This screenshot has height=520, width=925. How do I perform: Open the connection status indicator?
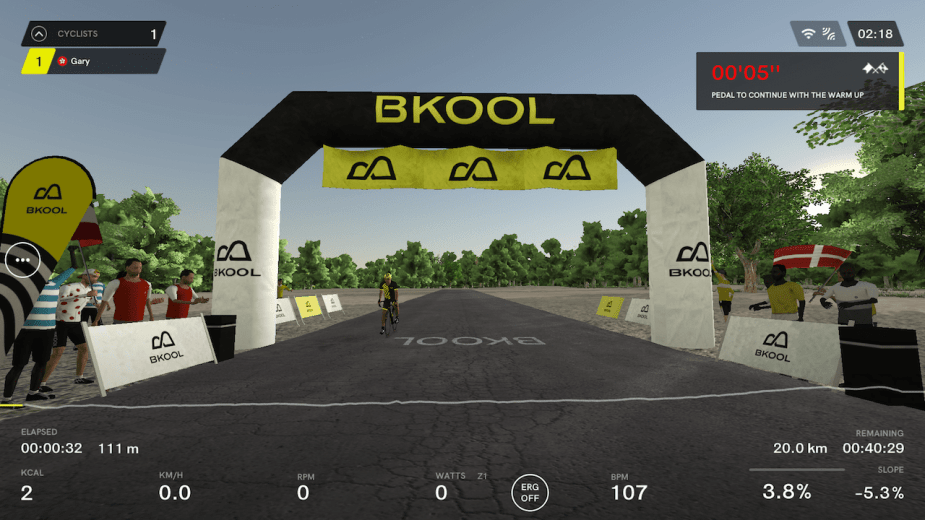tap(817, 34)
